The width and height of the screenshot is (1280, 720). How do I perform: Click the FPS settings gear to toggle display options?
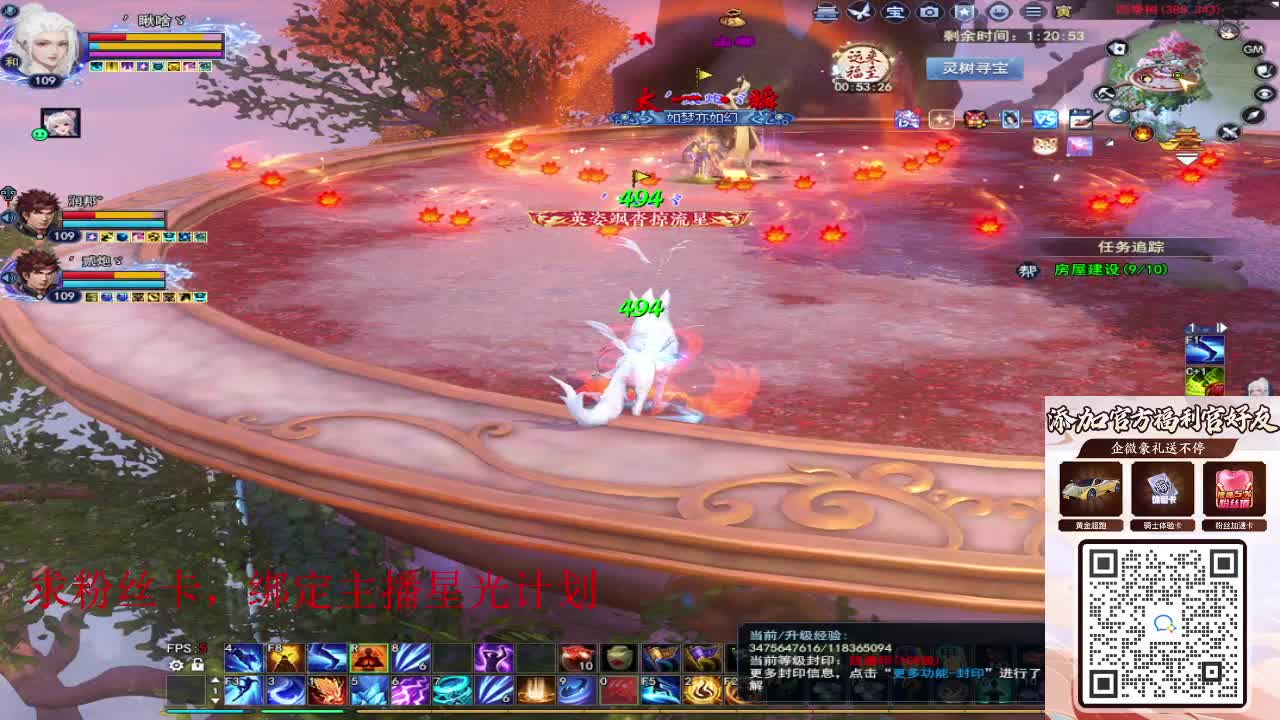tap(176, 665)
